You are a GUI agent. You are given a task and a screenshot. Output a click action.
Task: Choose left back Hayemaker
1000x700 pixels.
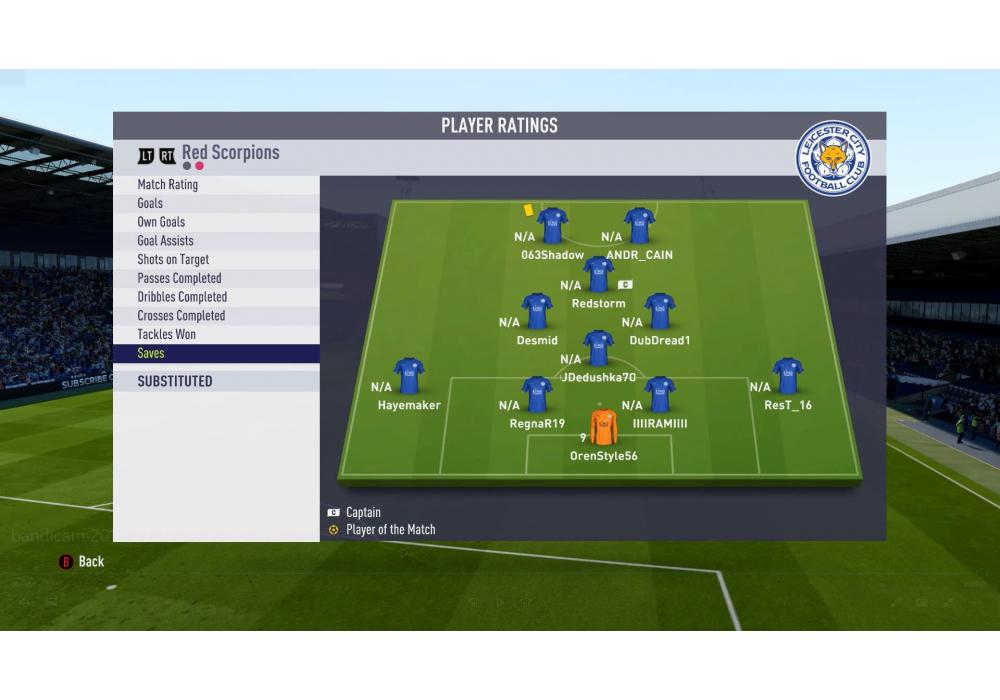[x=409, y=376]
